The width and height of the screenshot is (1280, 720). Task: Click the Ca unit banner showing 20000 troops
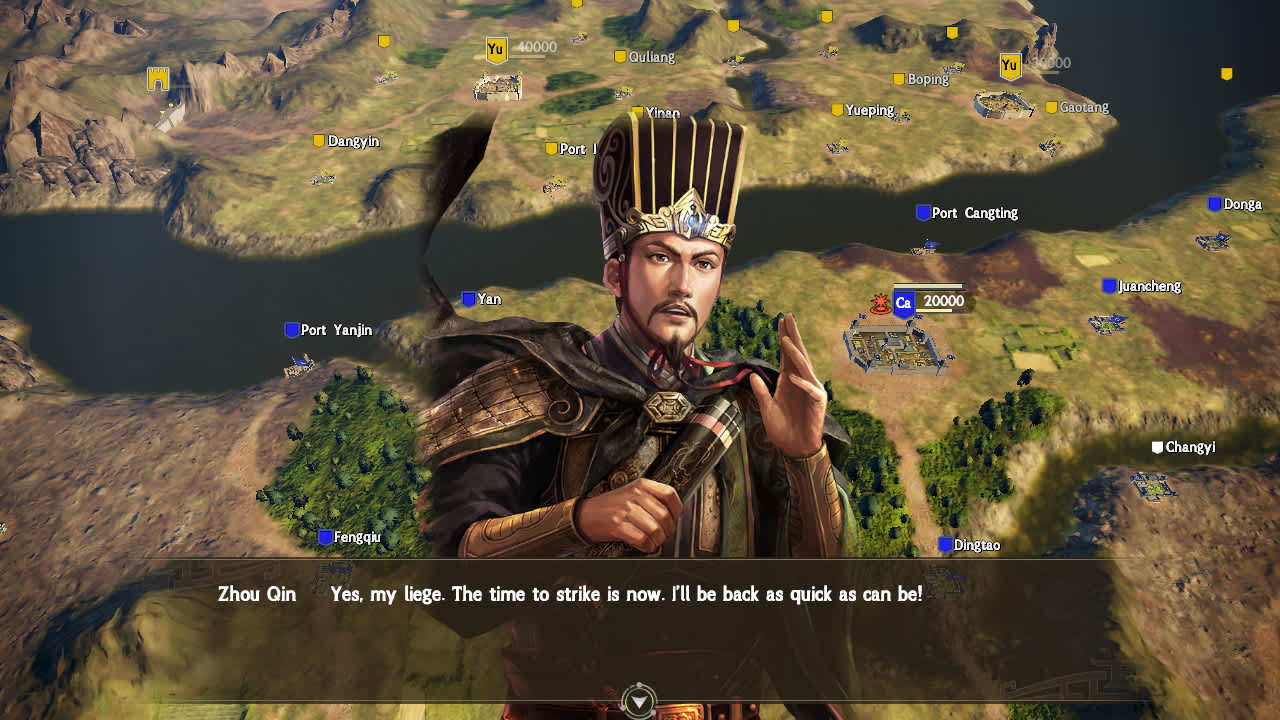(x=903, y=302)
